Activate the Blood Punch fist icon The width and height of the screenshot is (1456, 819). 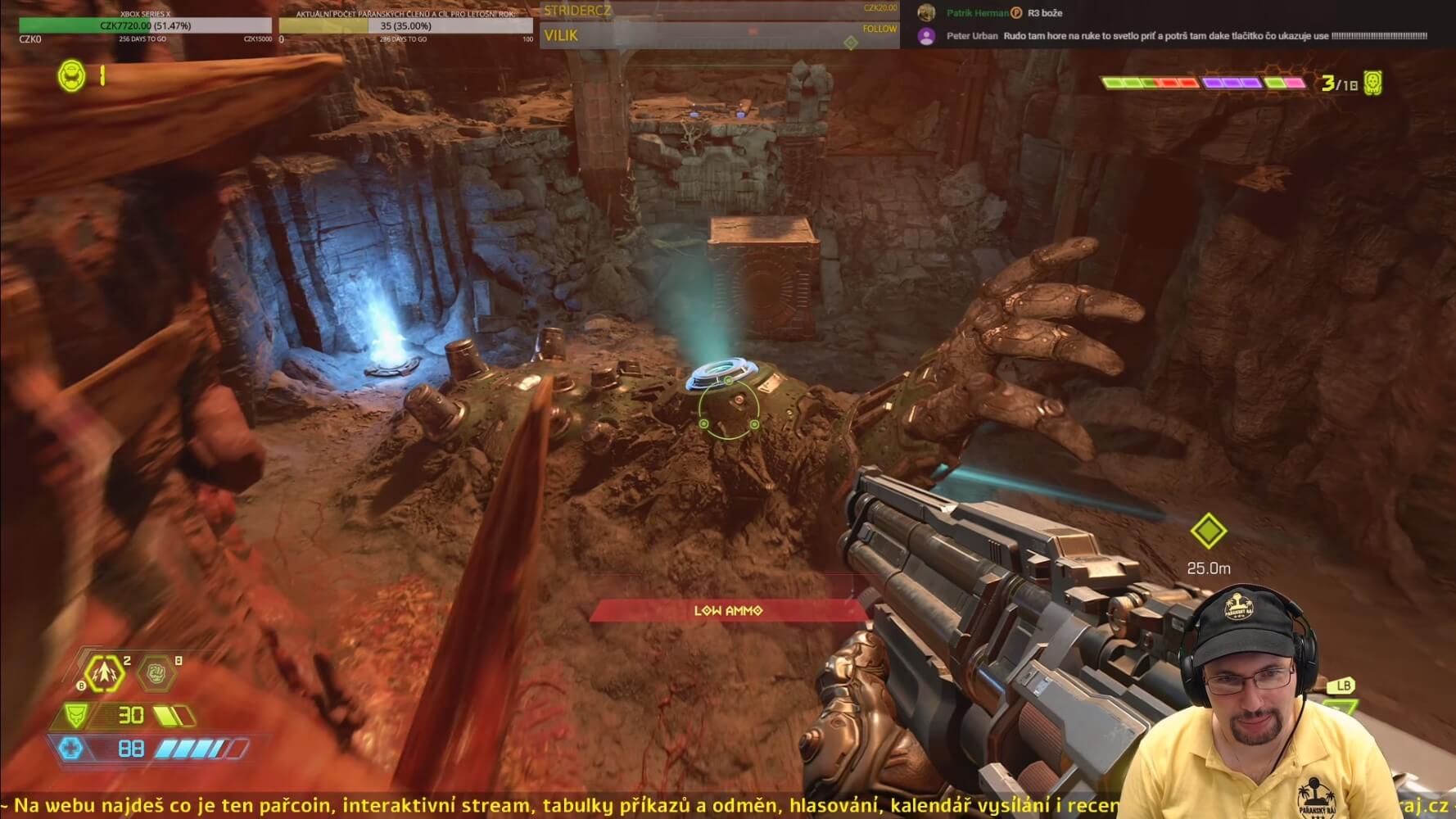pos(155,674)
